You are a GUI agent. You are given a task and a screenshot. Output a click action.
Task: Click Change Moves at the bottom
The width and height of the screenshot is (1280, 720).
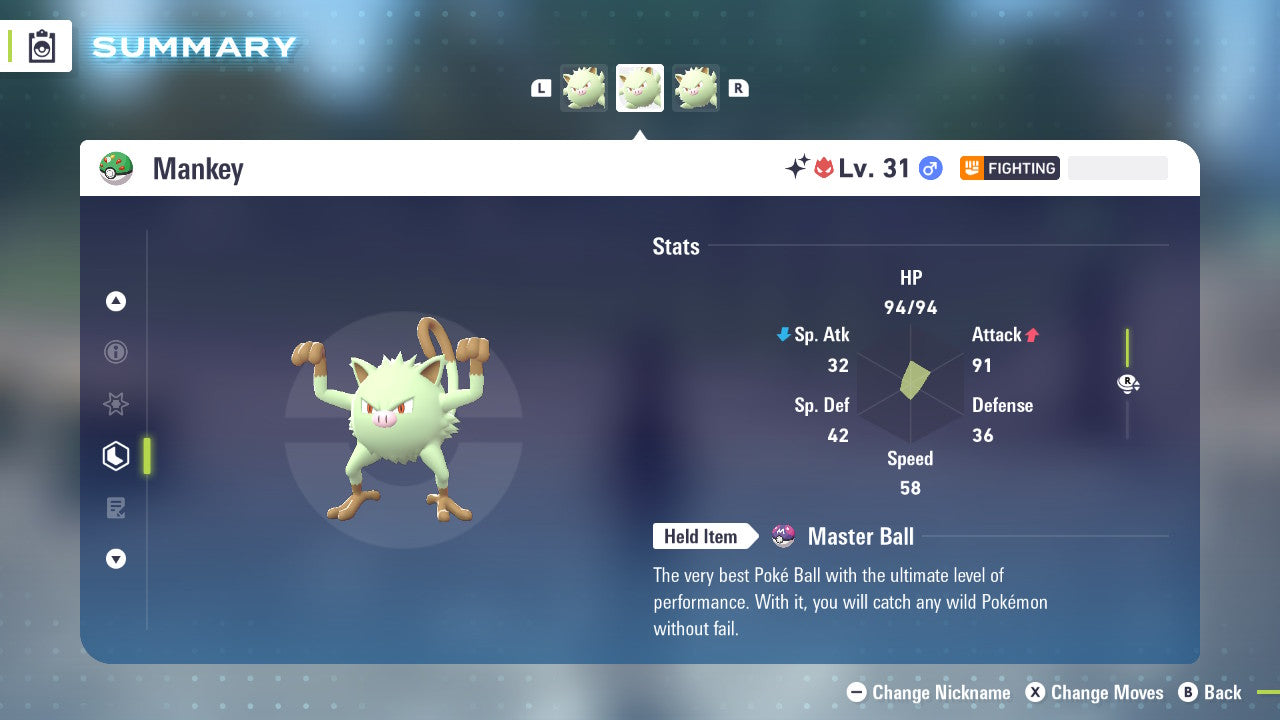click(x=1094, y=692)
